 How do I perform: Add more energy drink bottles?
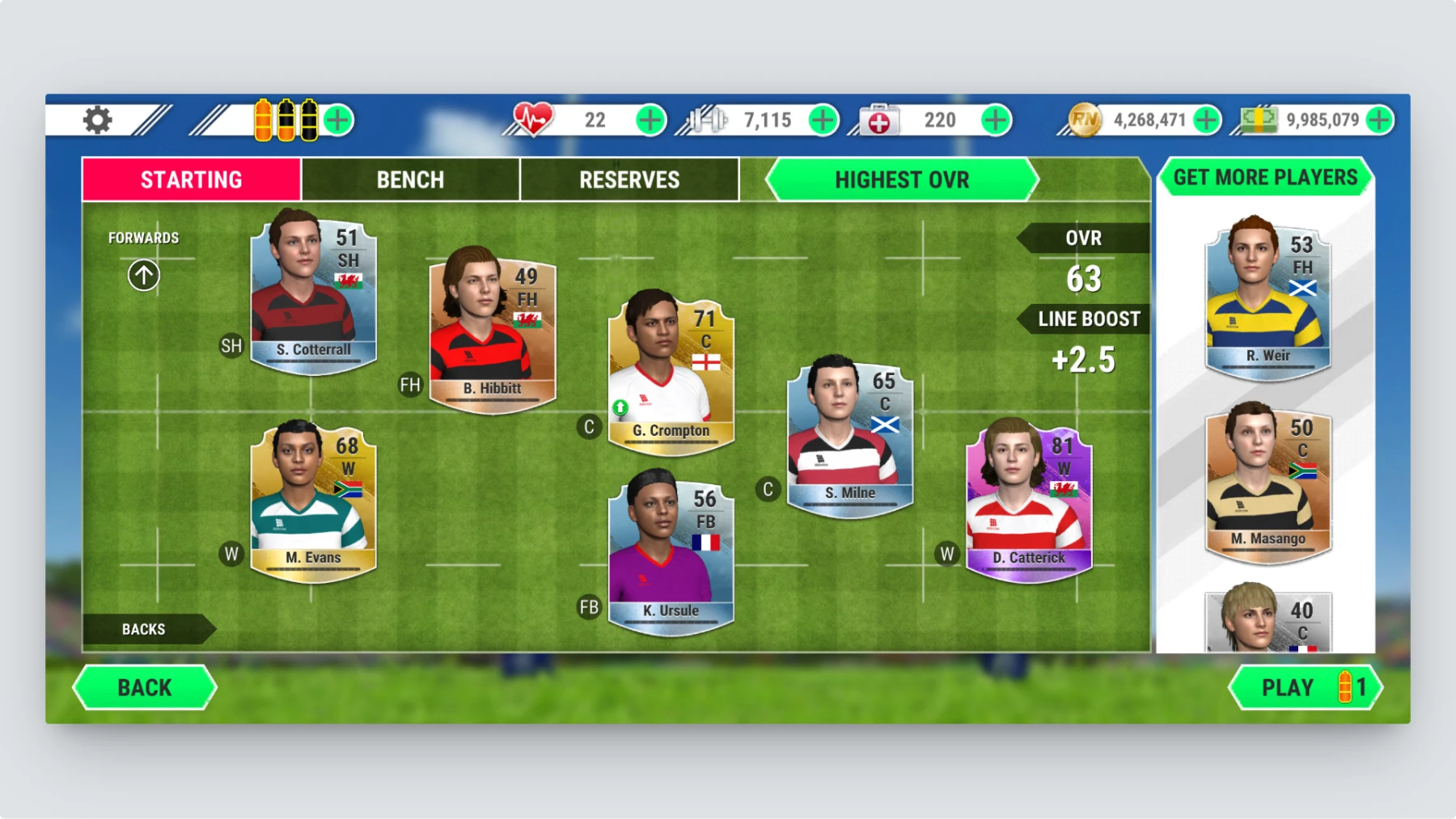tap(338, 120)
